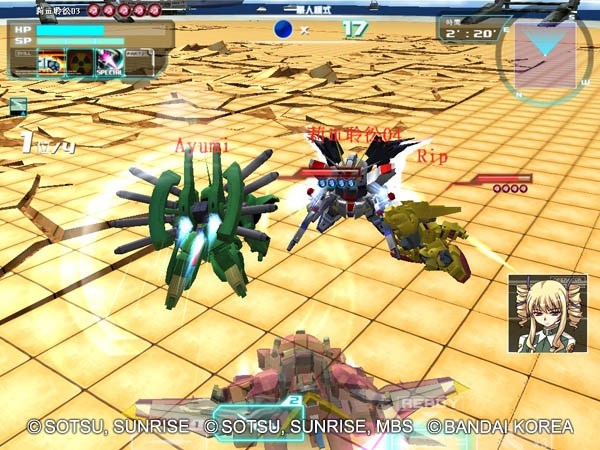
Task: Trigger the SPECIAL attack icon
Action: pos(109,63)
